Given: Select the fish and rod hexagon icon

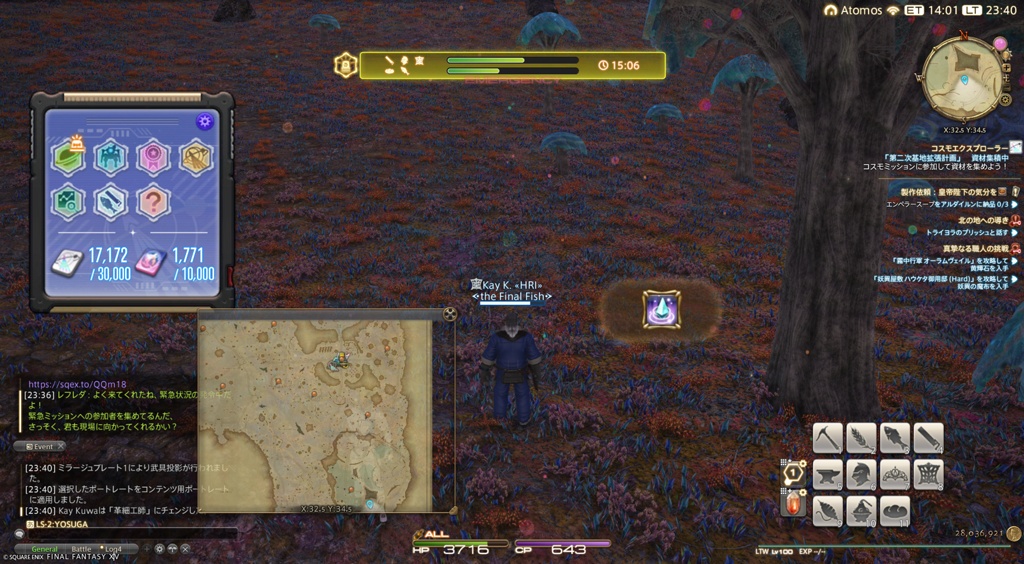Looking at the screenshot, I should [110, 201].
